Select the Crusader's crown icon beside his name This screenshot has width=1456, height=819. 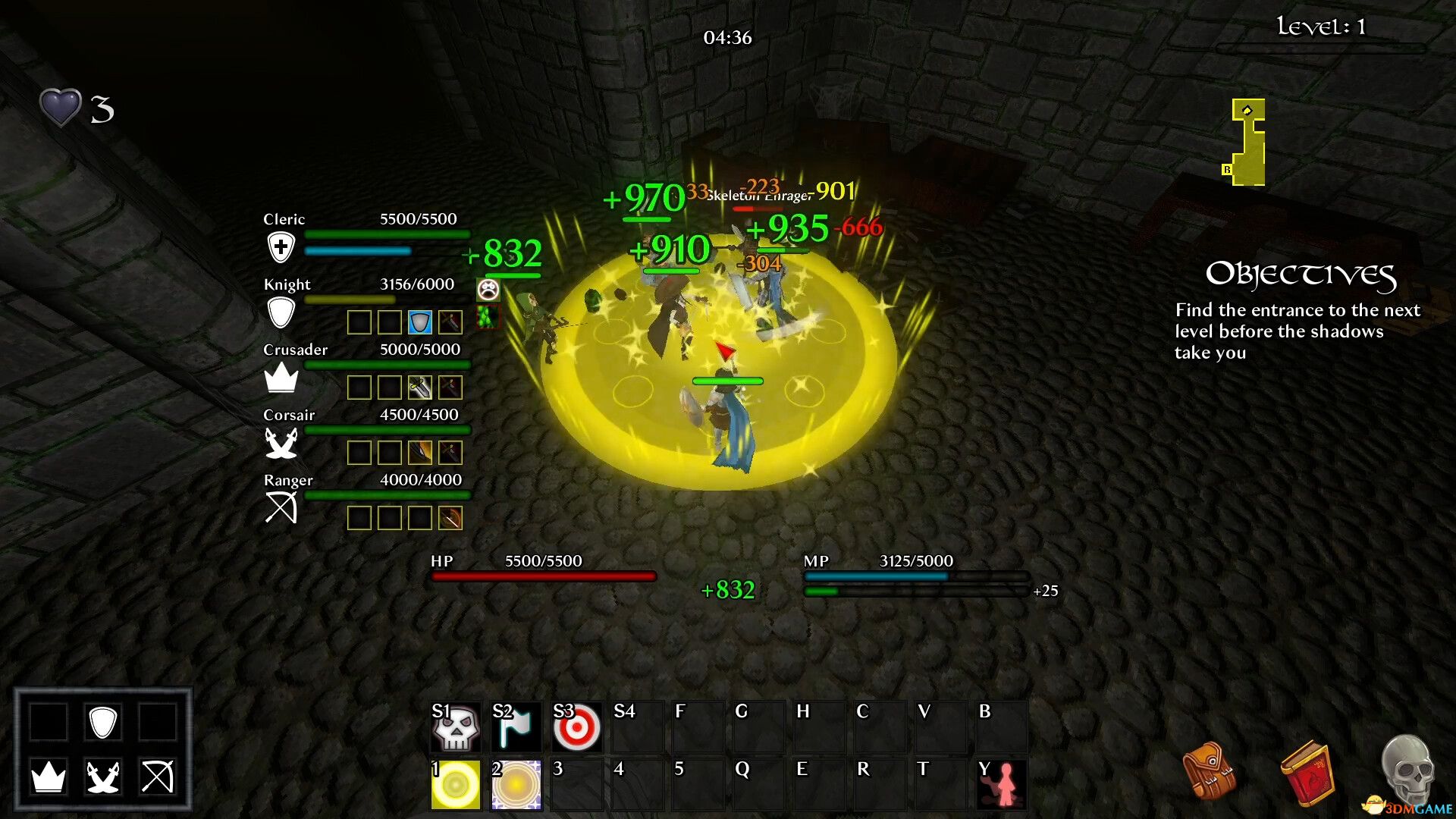click(281, 377)
